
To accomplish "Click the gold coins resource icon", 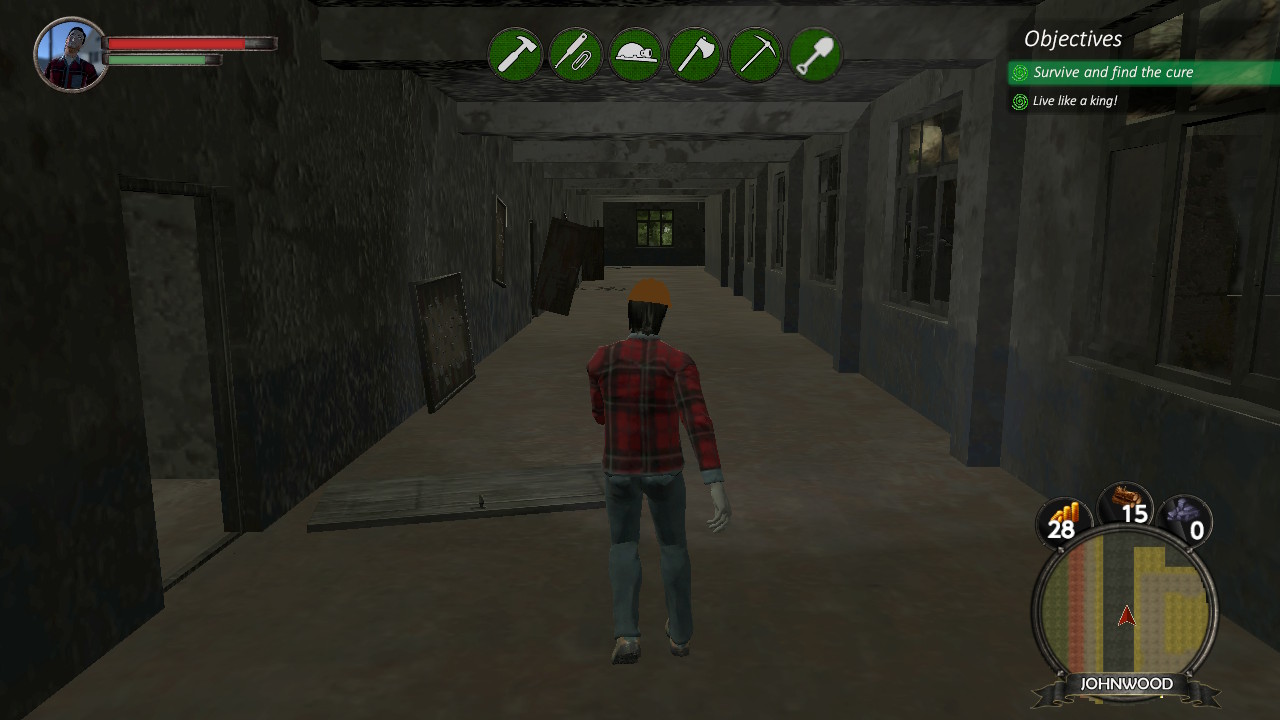I will (1063, 512).
